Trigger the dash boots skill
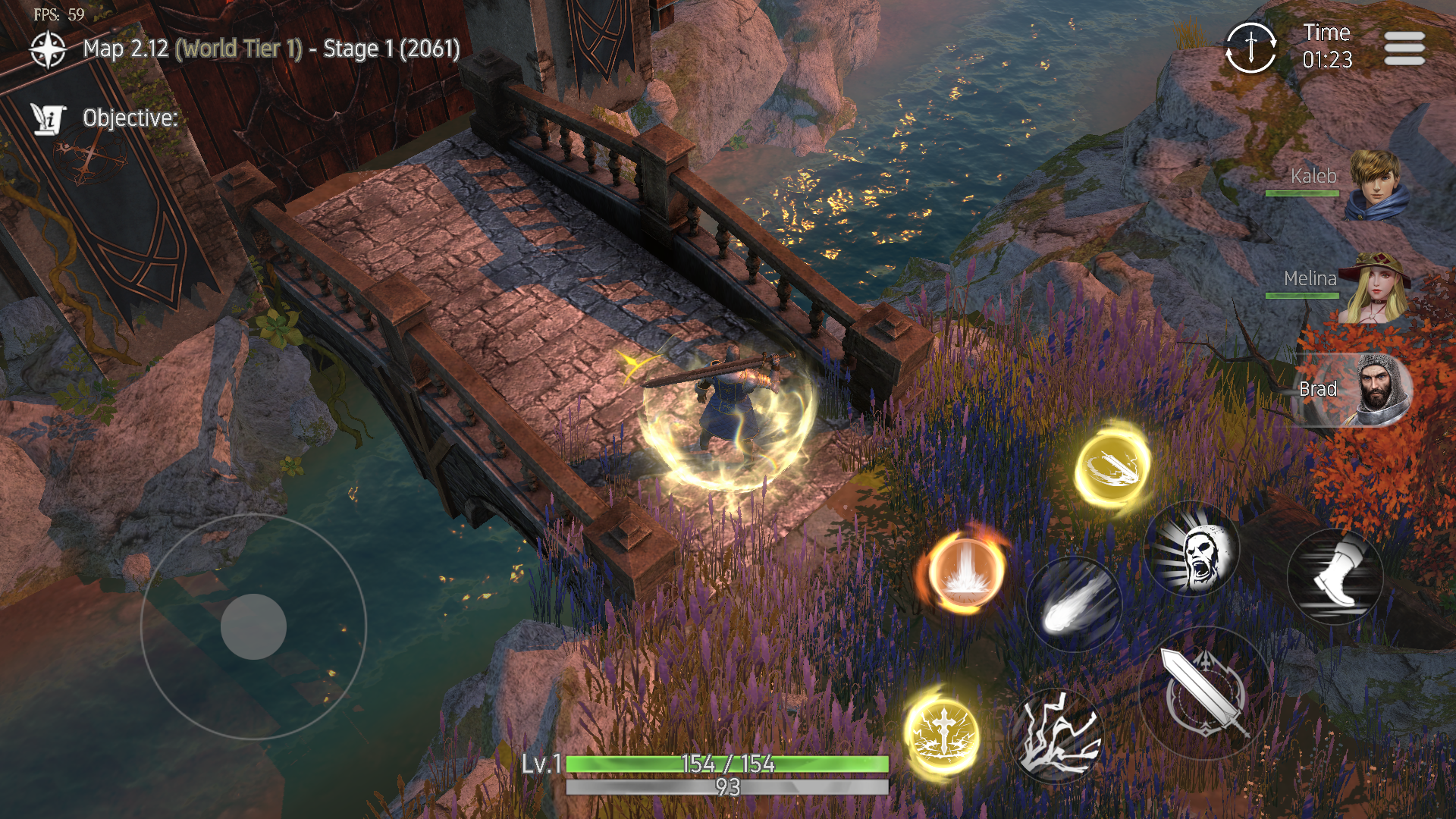 click(1335, 576)
